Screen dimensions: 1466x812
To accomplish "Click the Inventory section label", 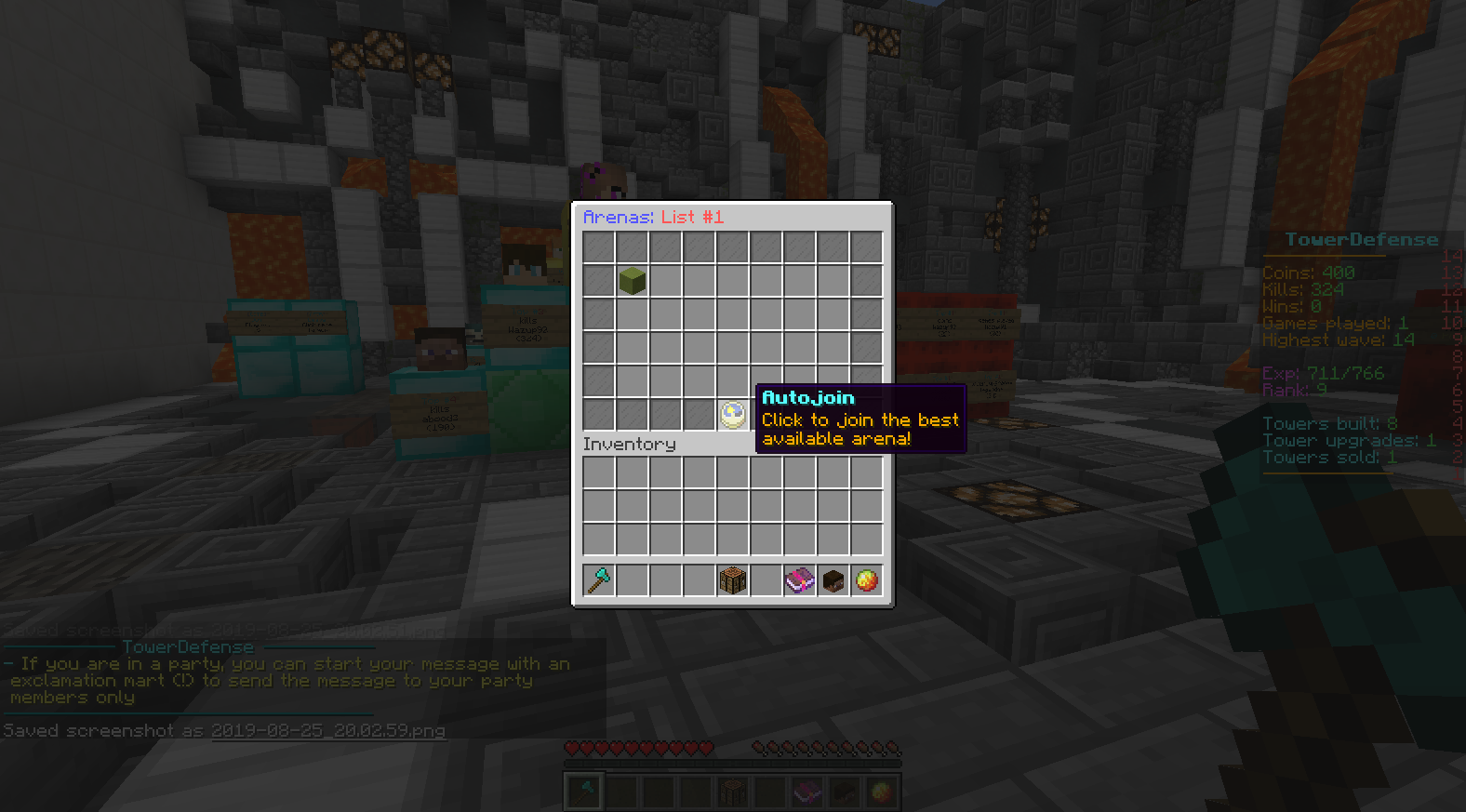I will (629, 444).
